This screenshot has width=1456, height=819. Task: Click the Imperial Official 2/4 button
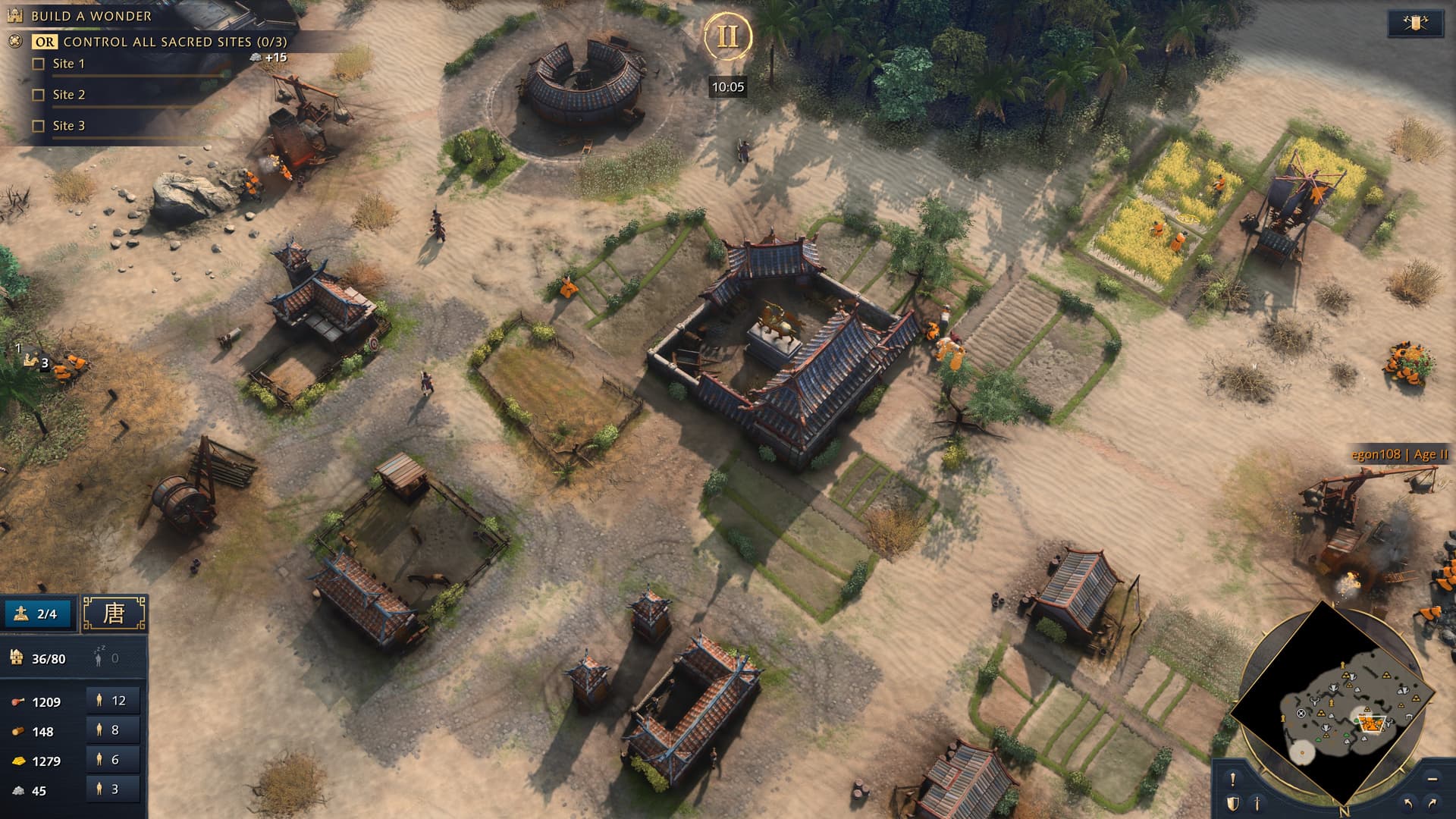[x=39, y=613]
